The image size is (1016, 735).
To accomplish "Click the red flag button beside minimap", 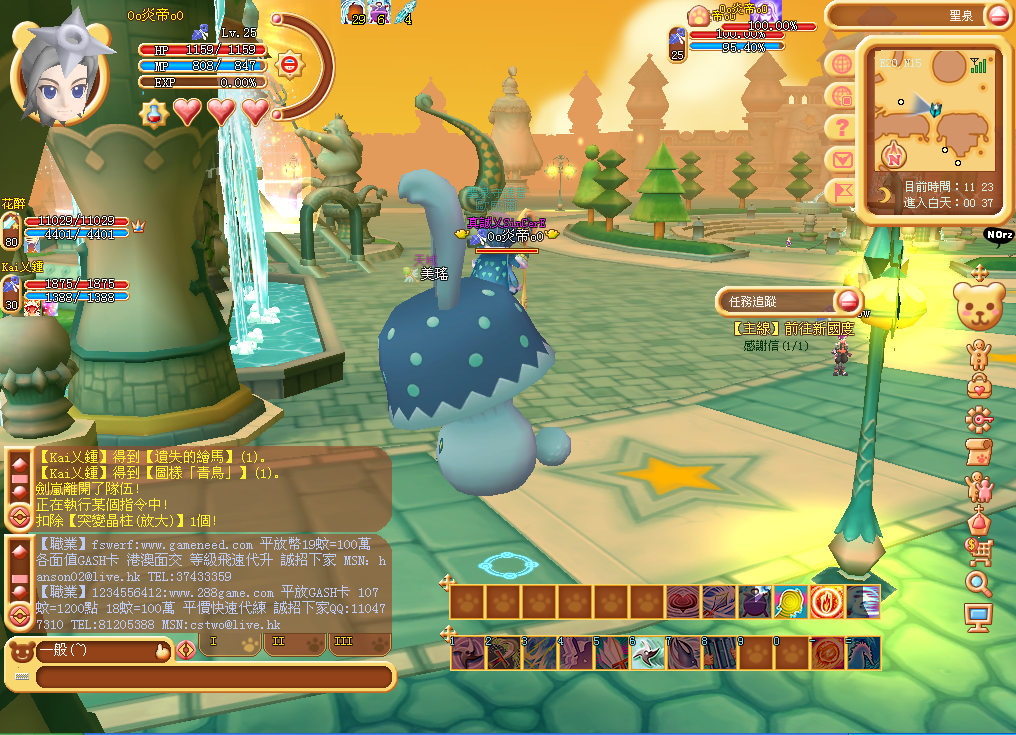I will [x=842, y=190].
